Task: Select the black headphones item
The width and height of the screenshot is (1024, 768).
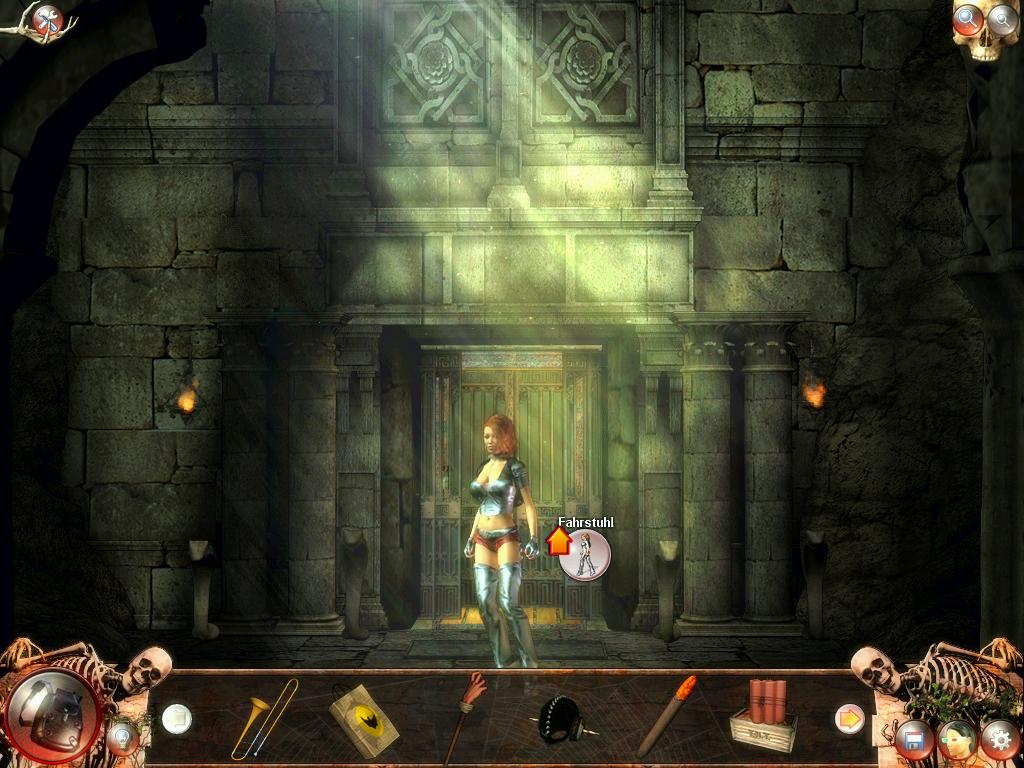Action: (x=562, y=720)
